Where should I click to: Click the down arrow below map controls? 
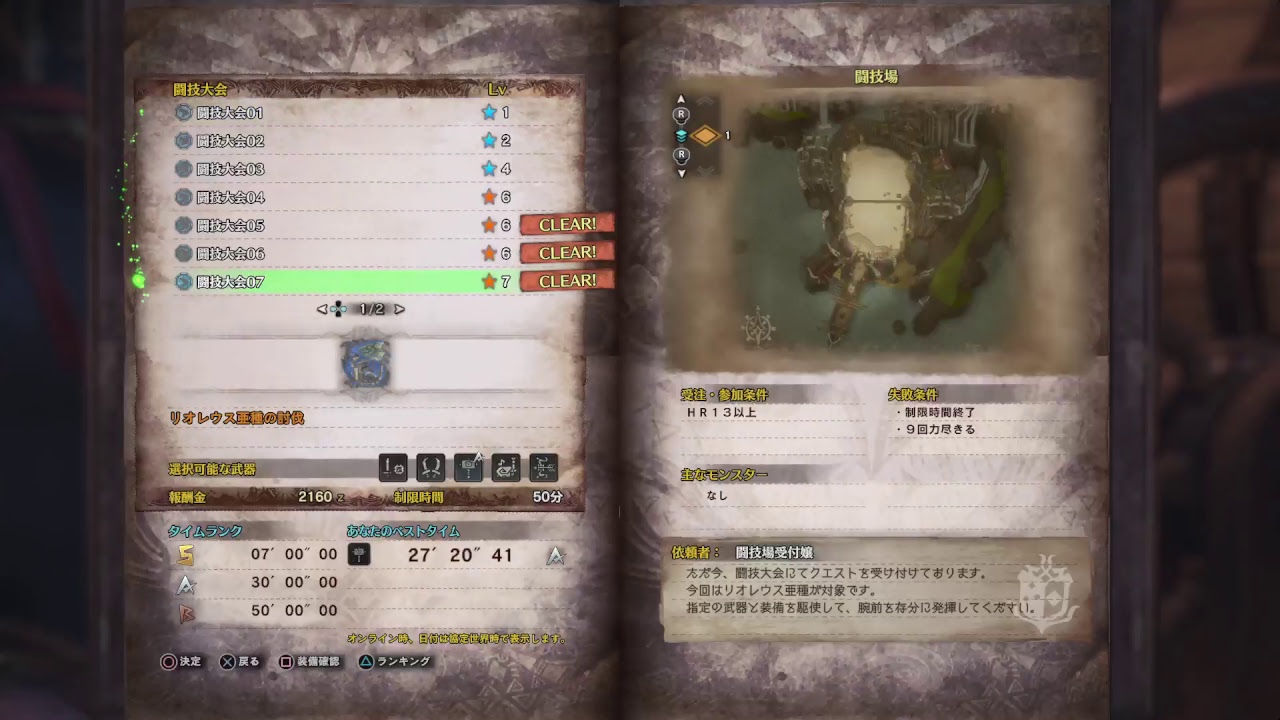coord(682,172)
